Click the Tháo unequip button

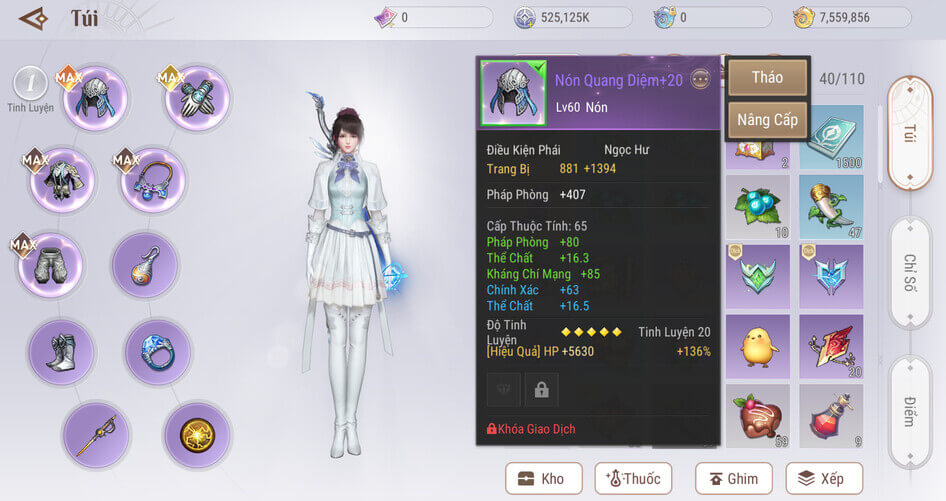coord(767,77)
